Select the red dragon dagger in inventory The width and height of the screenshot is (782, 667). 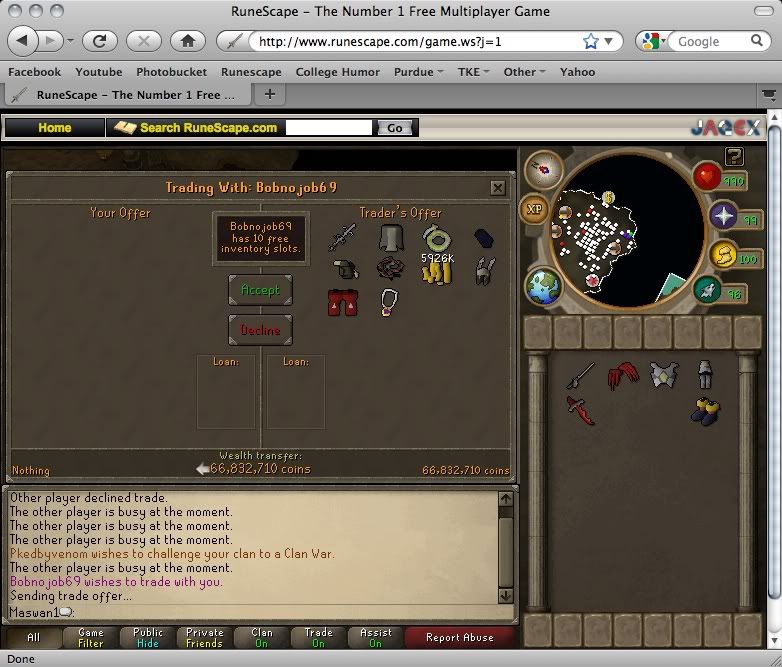(579, 410)
